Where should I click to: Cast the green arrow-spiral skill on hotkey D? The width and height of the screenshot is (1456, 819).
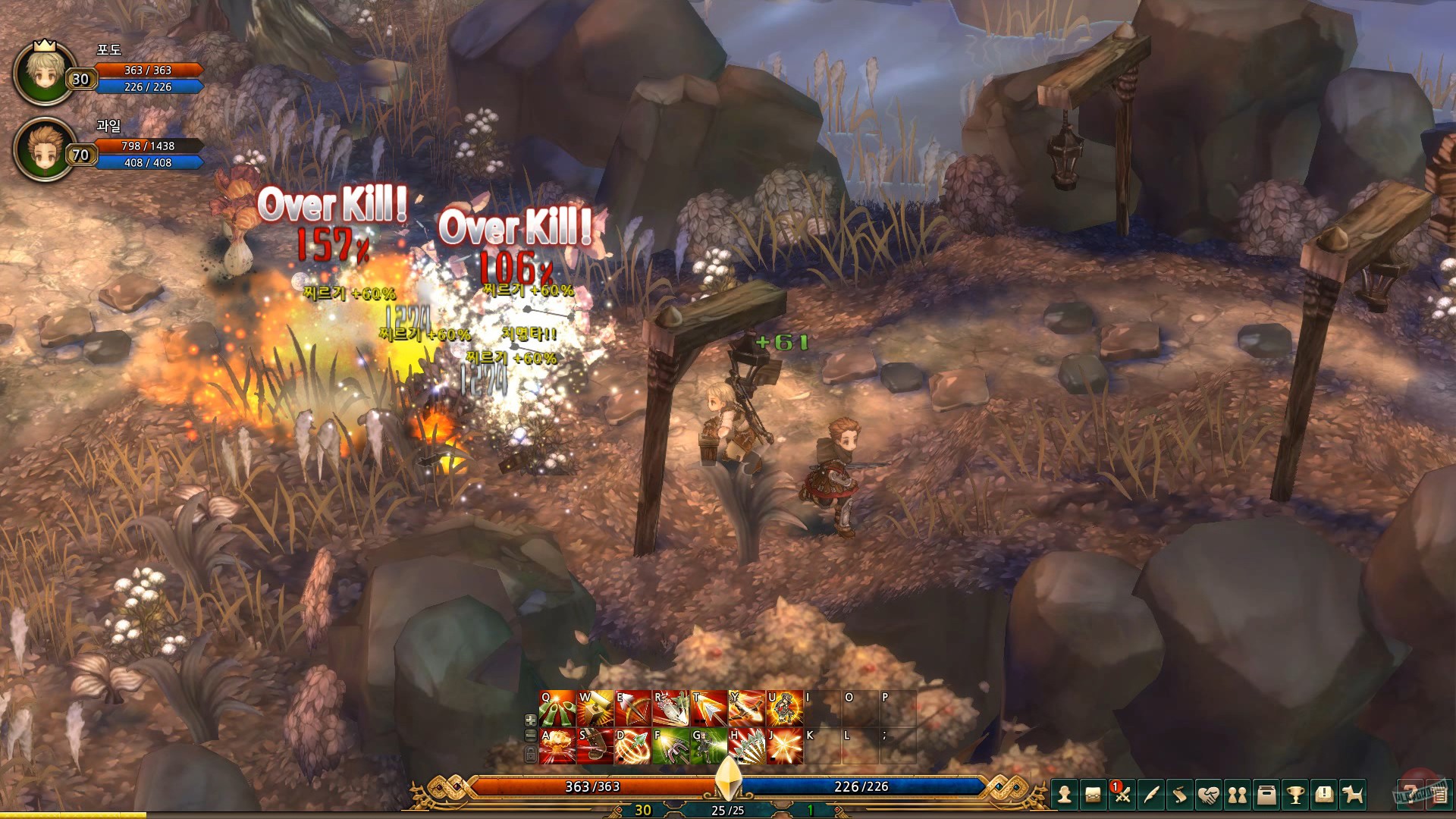[x=631, y=747]
